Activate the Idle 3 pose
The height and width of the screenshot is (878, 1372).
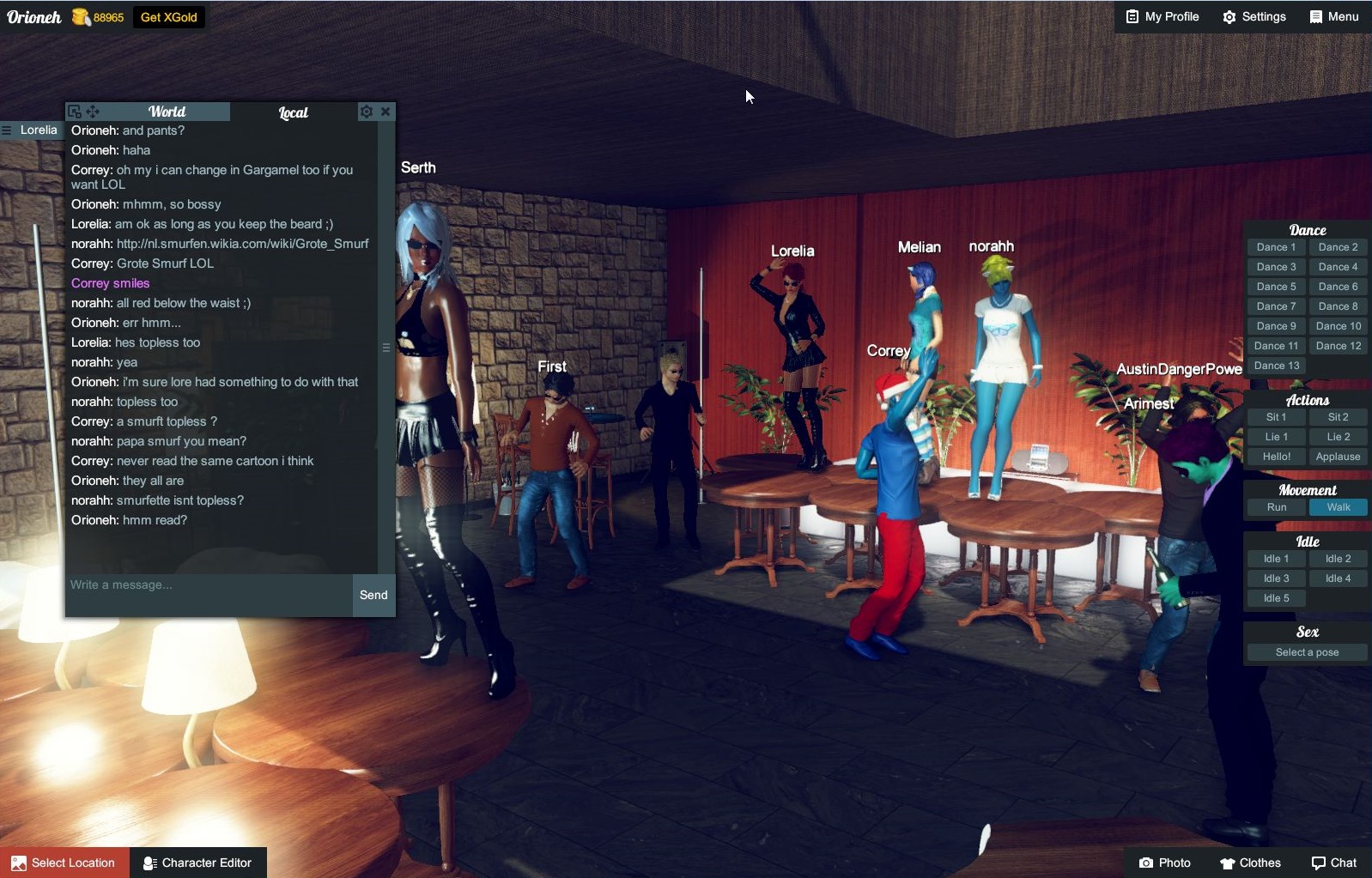(1276, 578)
